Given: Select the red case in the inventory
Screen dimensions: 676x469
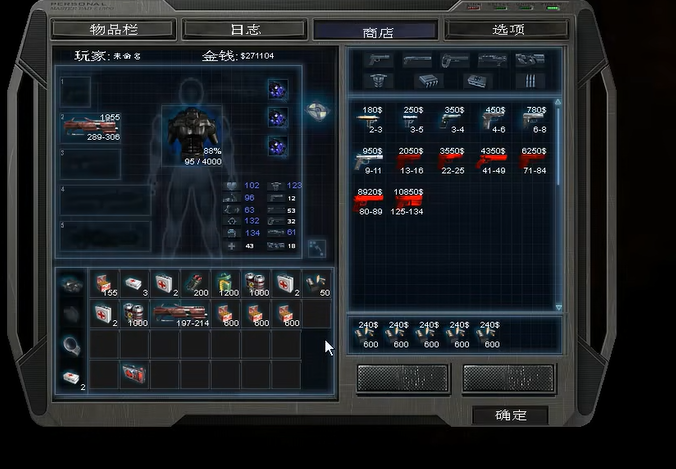Looking at the screenshot, I should pos(135,373).
